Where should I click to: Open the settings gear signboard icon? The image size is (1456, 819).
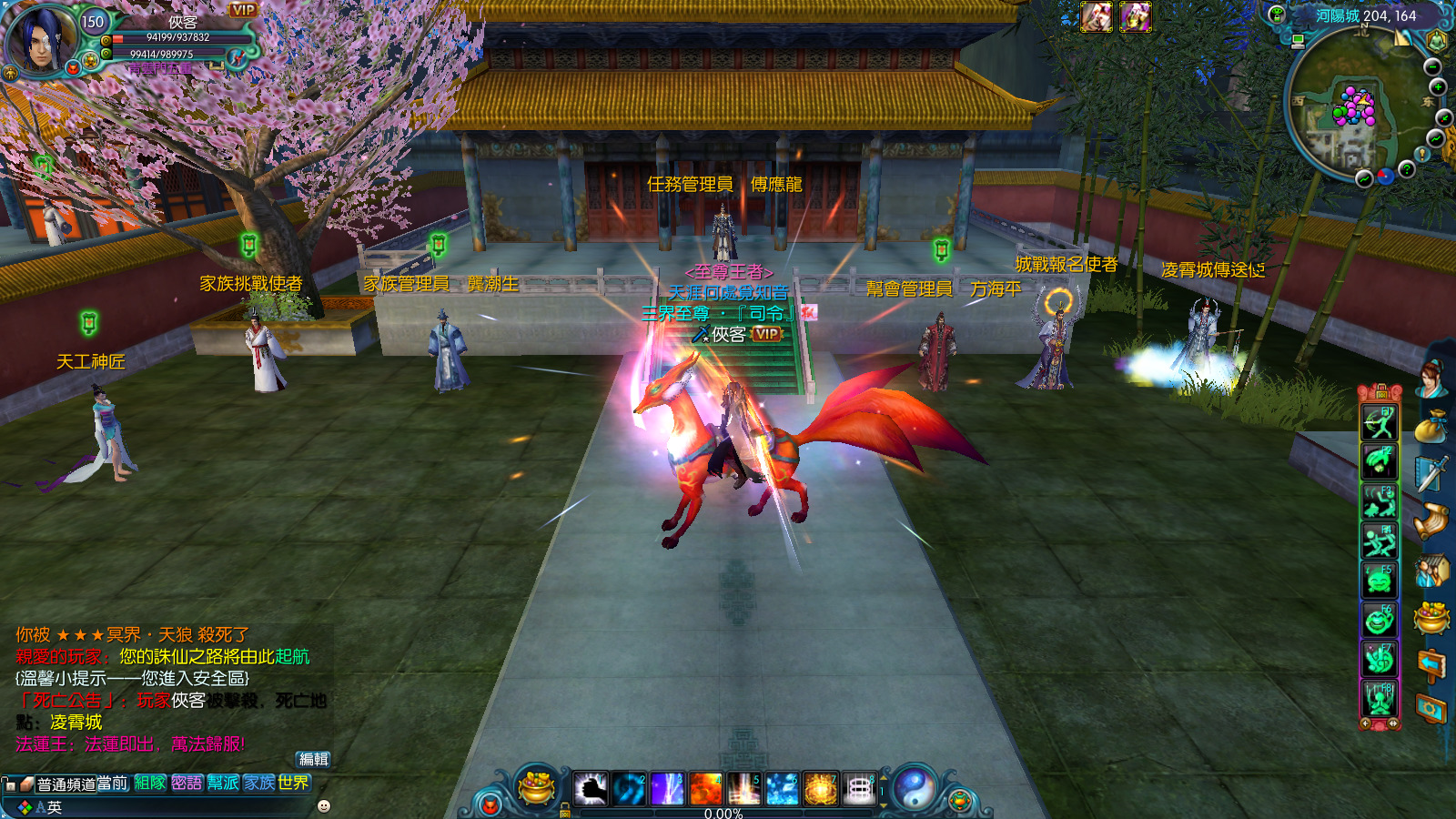(x=1431, y=709)
